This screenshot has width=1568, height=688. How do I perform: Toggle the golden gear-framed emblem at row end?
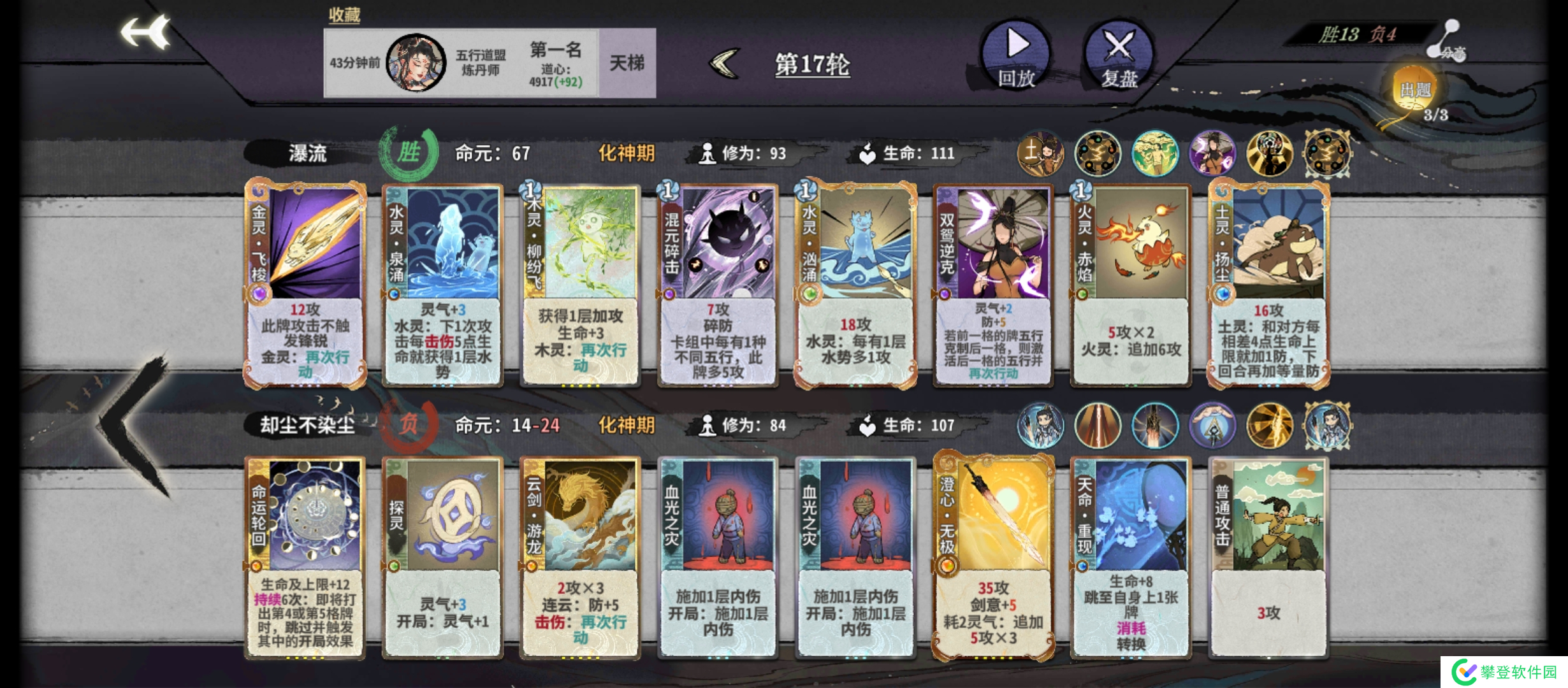pos(1326,153)
